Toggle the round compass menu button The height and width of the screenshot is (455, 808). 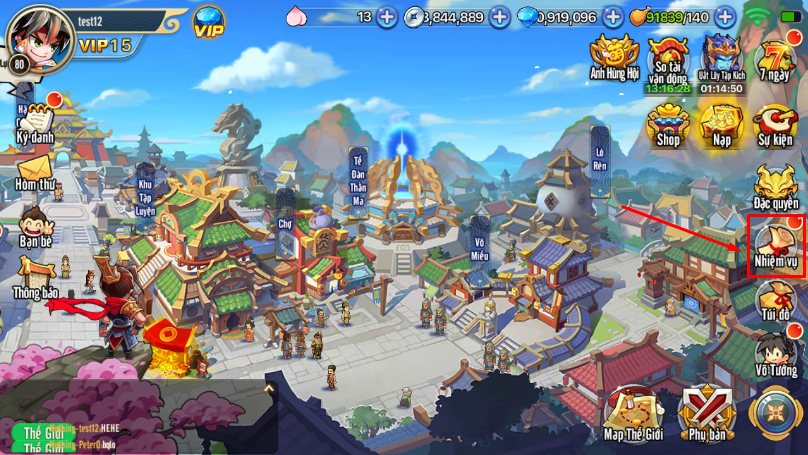tap(776, 414)
